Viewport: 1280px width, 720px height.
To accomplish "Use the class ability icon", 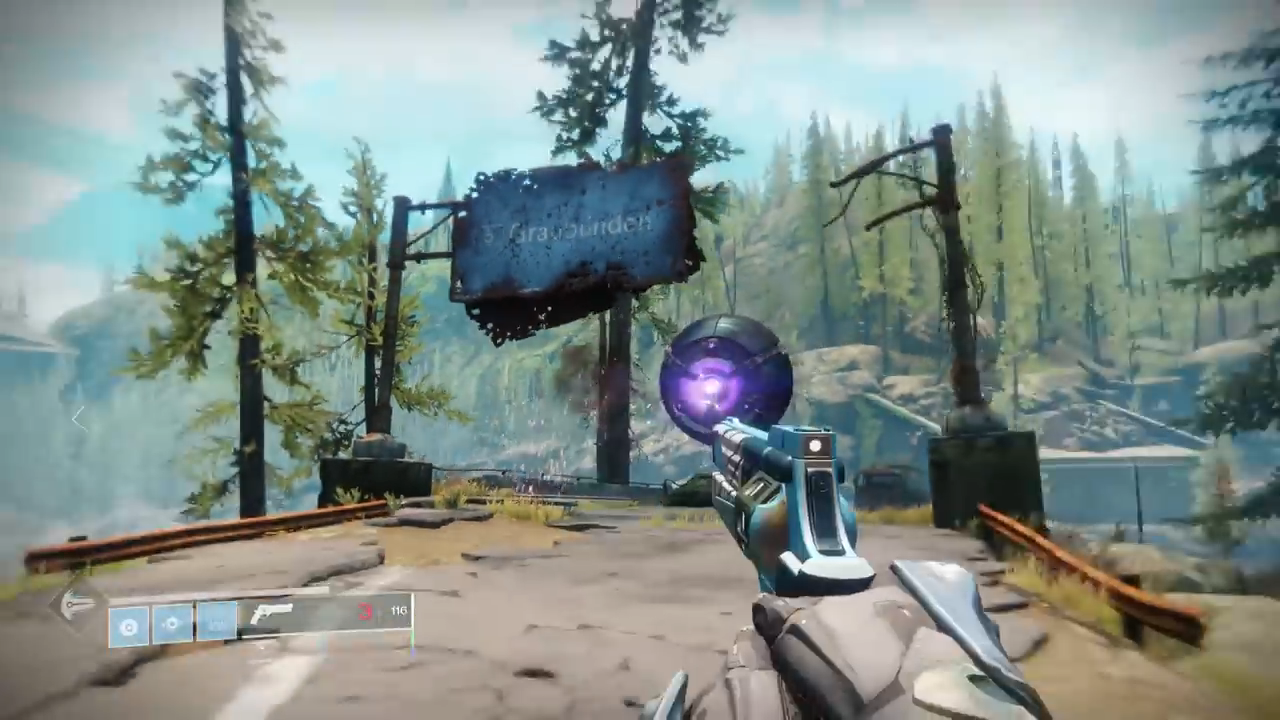I will coord(216,622).
